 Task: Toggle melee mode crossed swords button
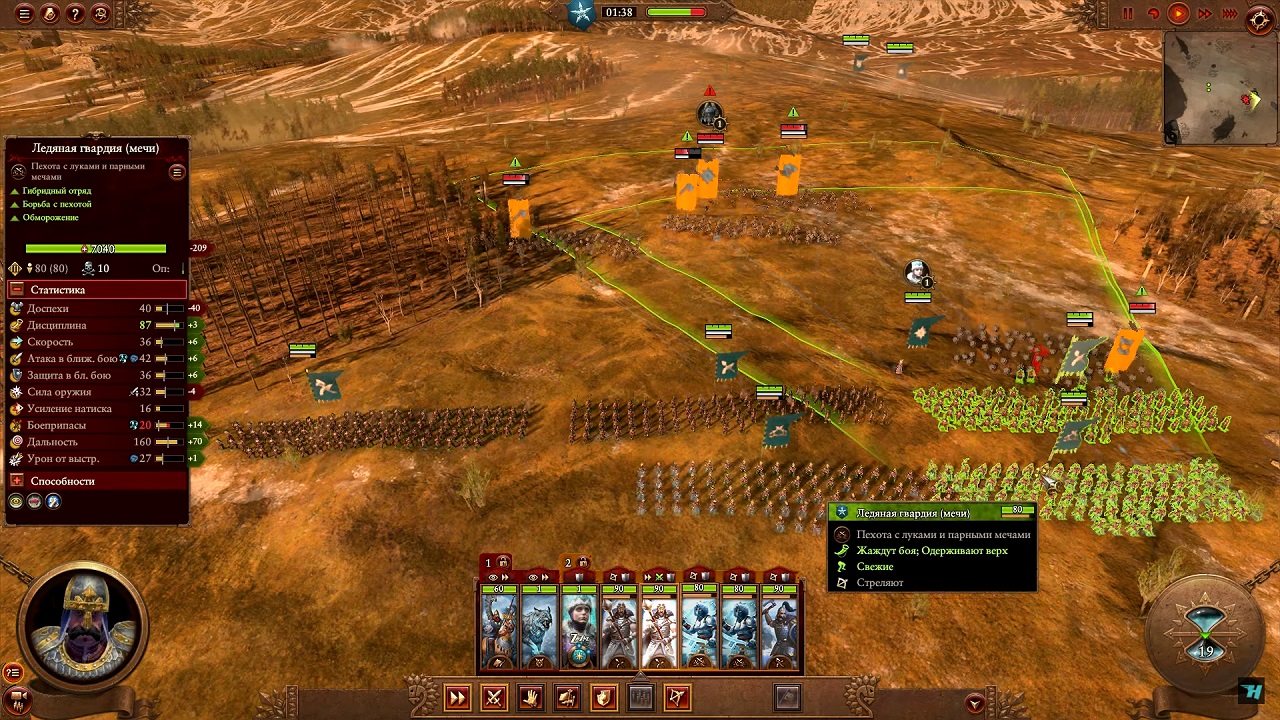coord(494,697)
